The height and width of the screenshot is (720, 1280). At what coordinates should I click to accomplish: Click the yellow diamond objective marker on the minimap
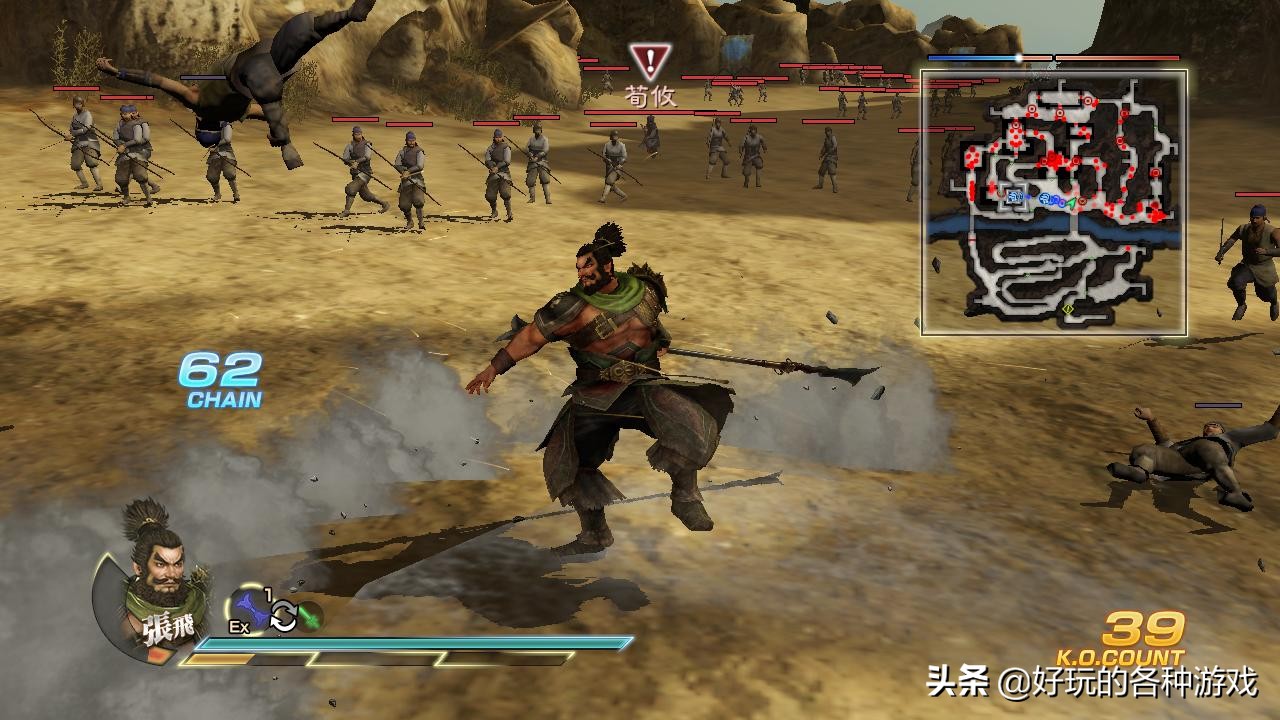click(1068, 309)
